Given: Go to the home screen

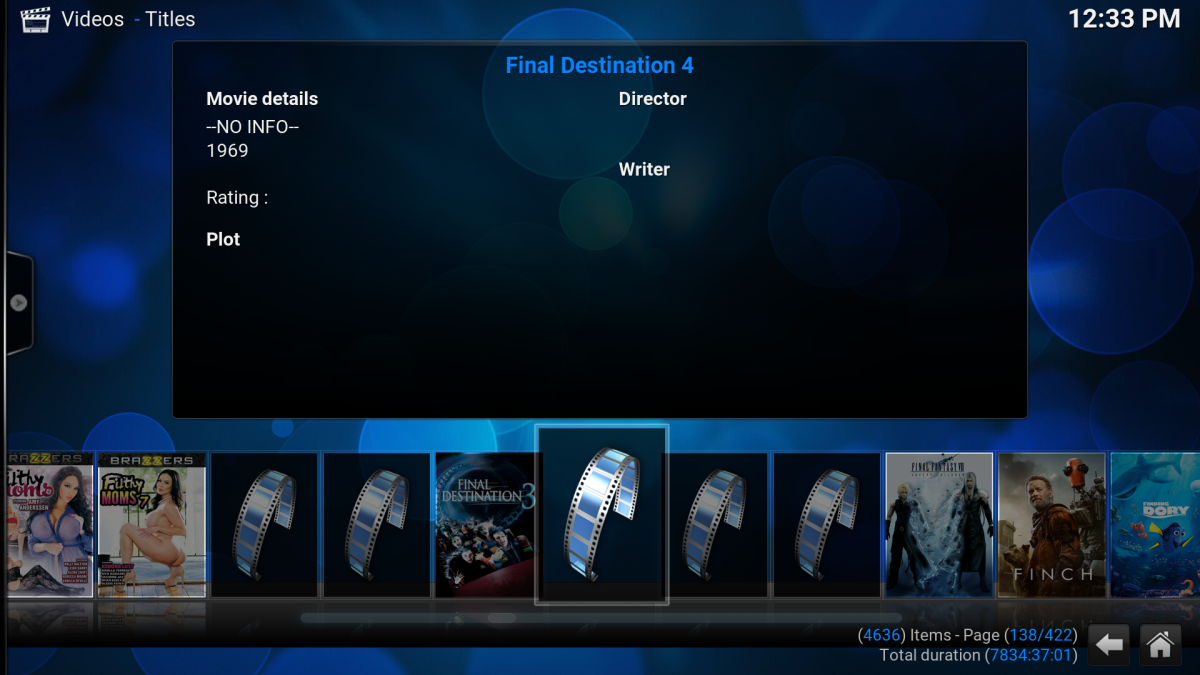Looking at the screenshot, I should tap(1160, 645).
